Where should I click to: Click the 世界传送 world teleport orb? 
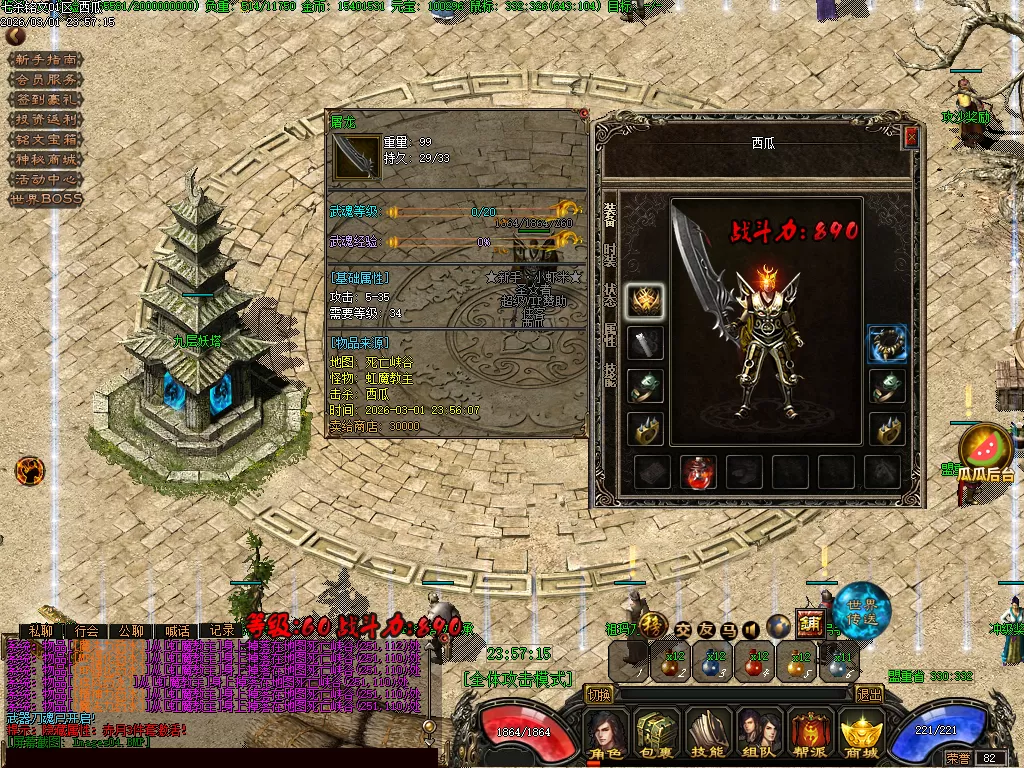click(862, 608)
